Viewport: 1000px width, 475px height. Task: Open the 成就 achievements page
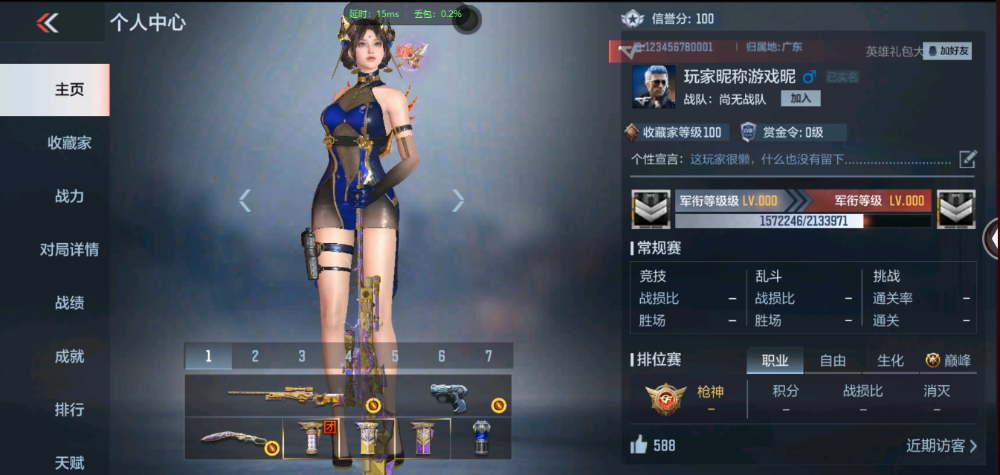coord(69,355)
